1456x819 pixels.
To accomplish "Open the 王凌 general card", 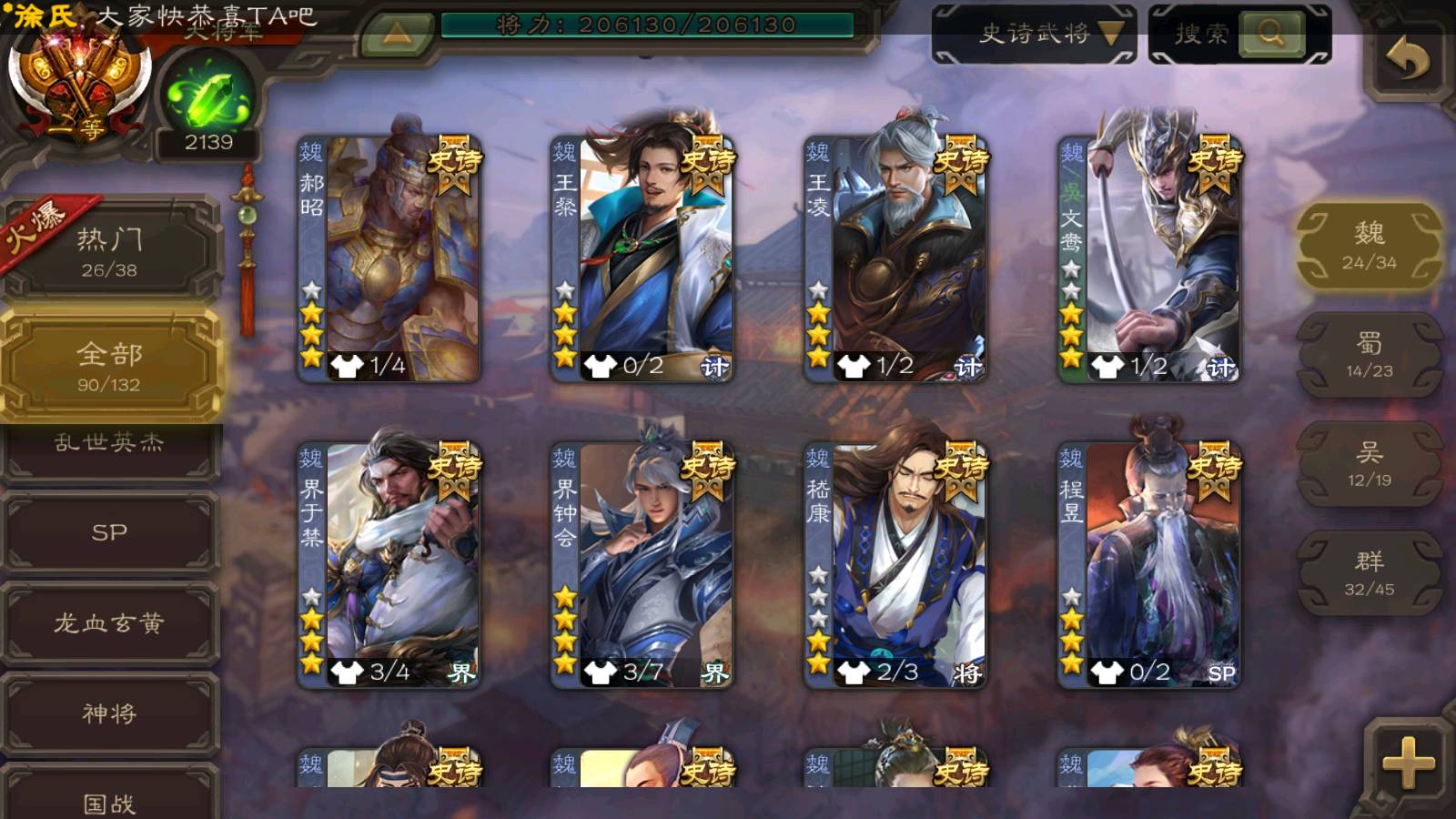I will (895, 259).
